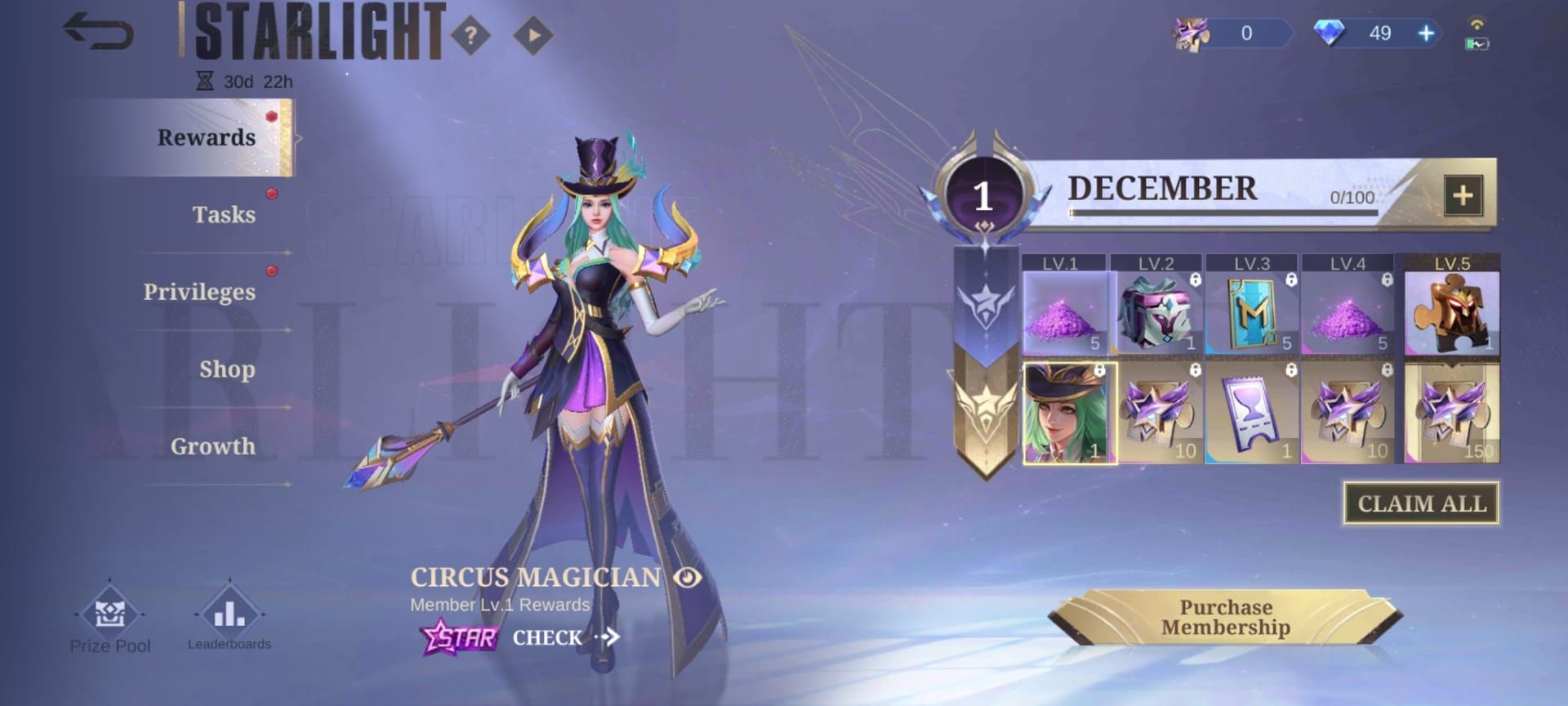The image size is (1568, 706).
Task: Toggle the Circus Magician skin preview eye
Action: [688, 578]
